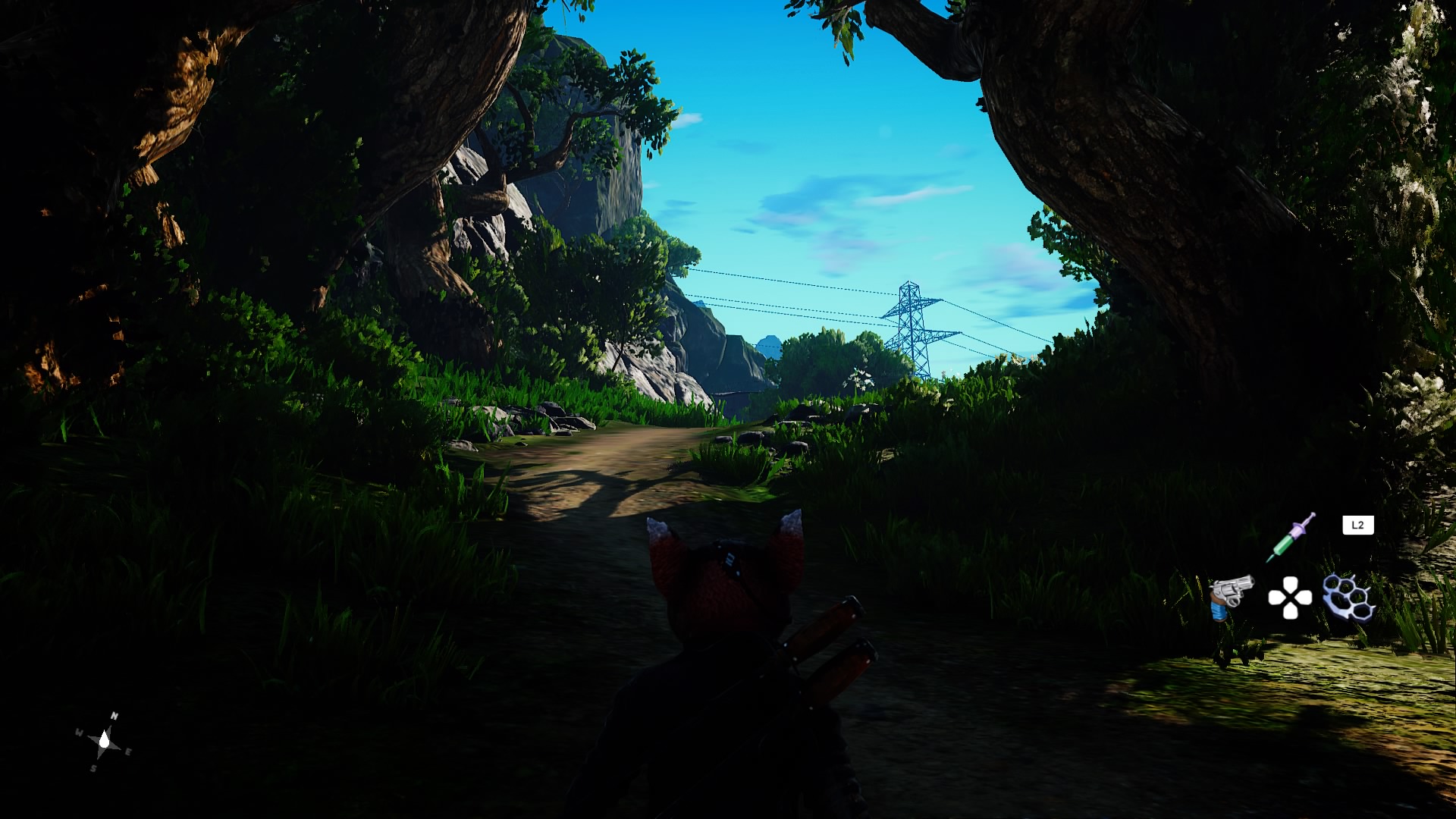Screen dimensions: 1456x819
Task: Click the compass in the corner
Action: click(104, 742)
